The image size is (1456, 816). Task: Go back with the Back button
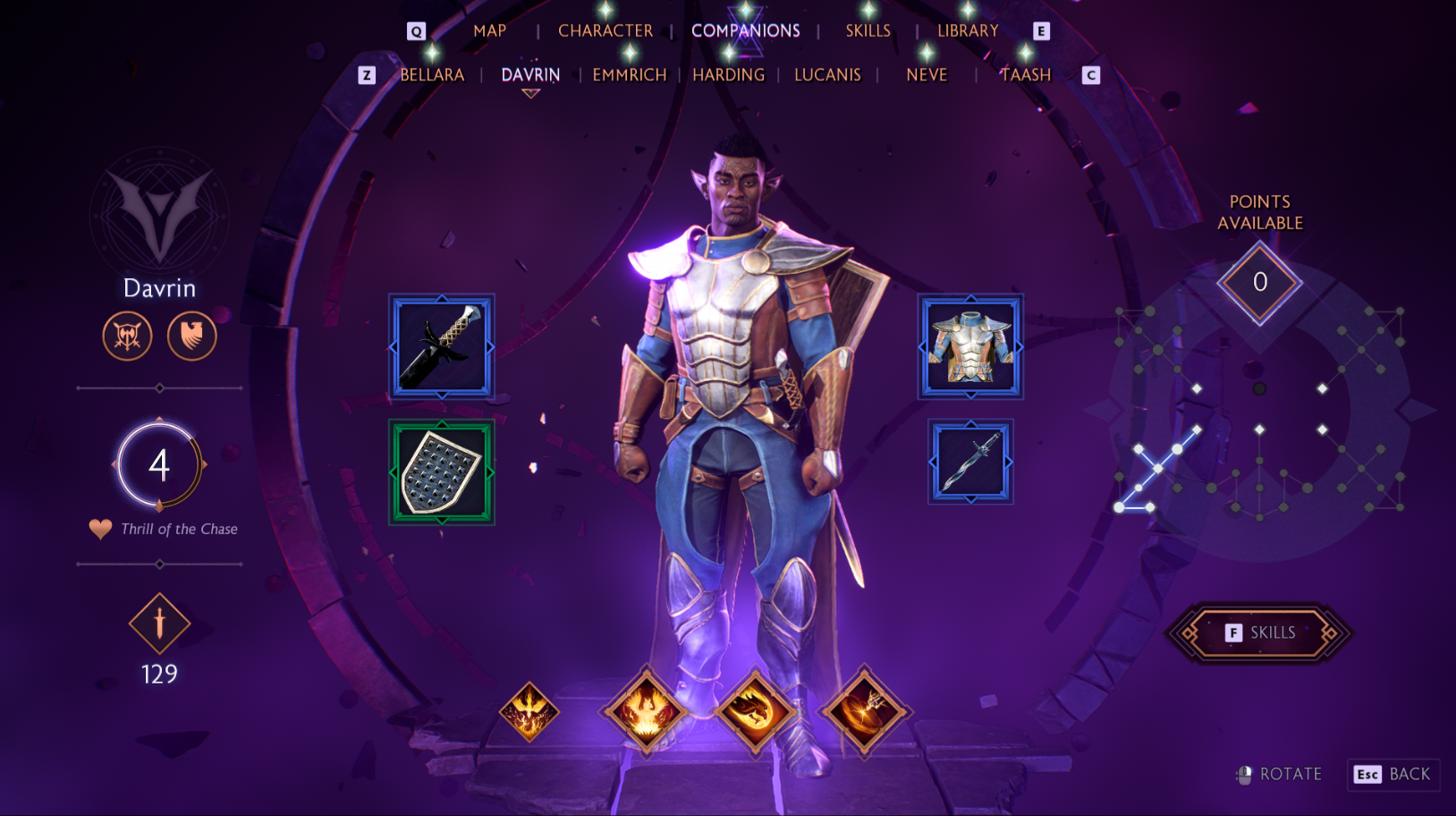click(1394, 774)
